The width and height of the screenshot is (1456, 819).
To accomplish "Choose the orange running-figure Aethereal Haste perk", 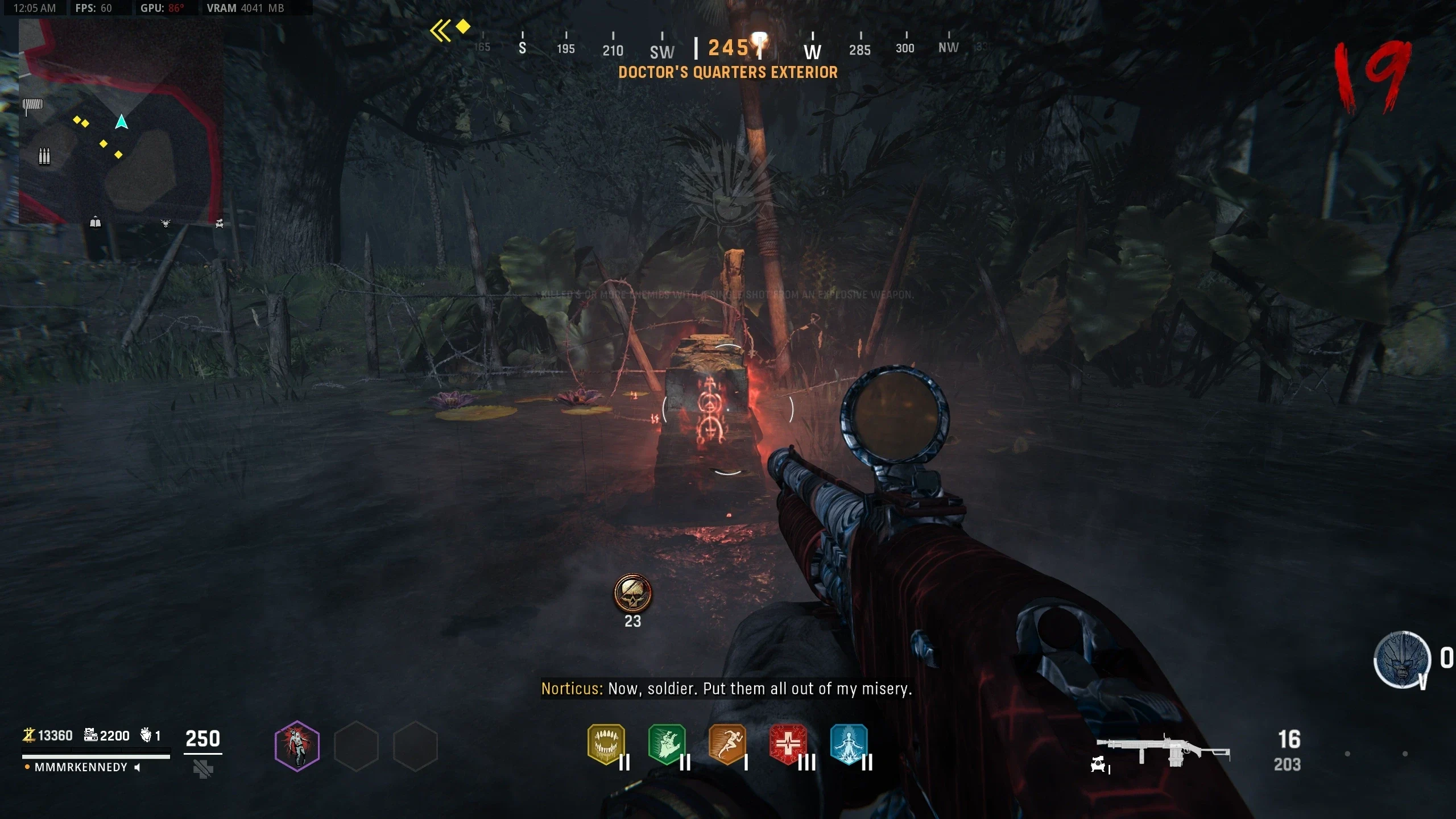I will tap(727, 744).
